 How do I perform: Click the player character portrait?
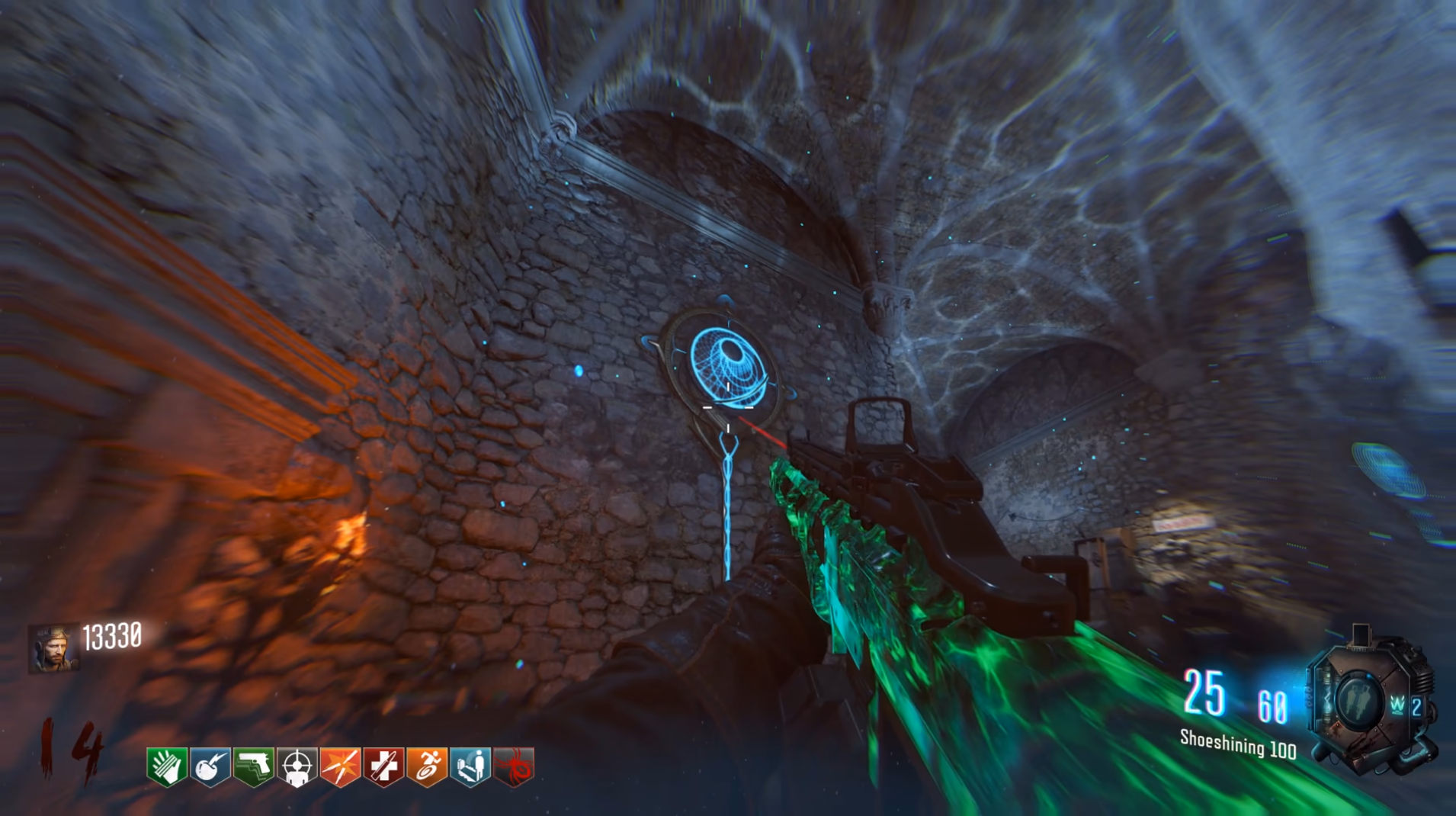coord(53,649)
